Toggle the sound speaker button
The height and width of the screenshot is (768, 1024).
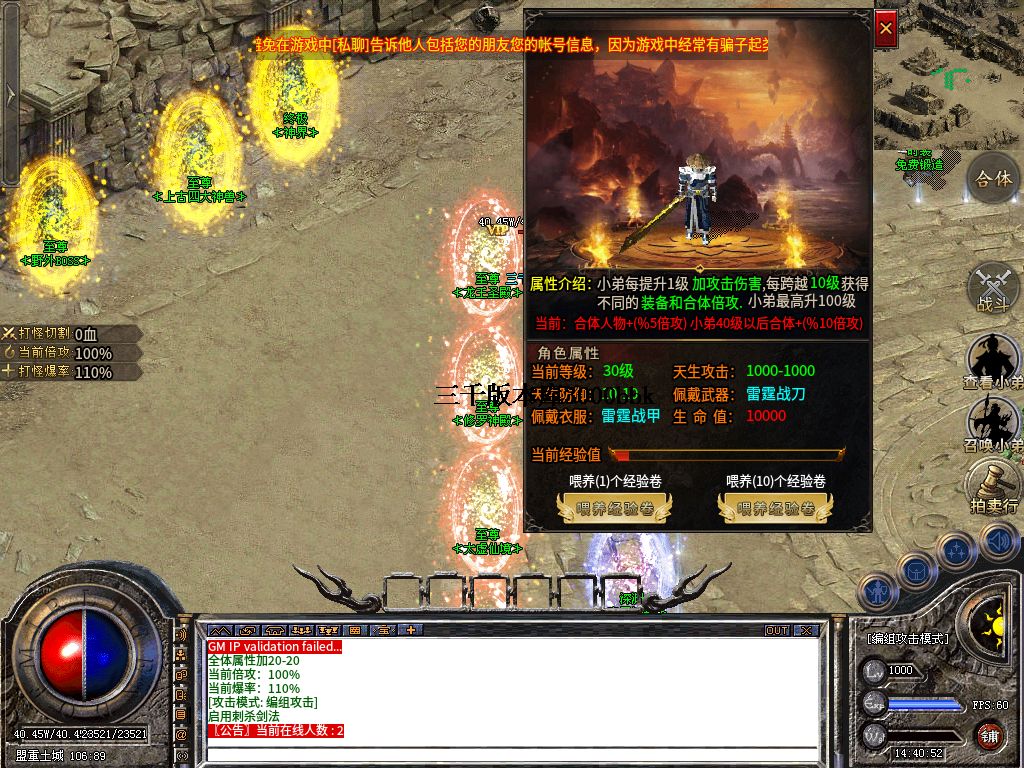click(x=998, y=542)
